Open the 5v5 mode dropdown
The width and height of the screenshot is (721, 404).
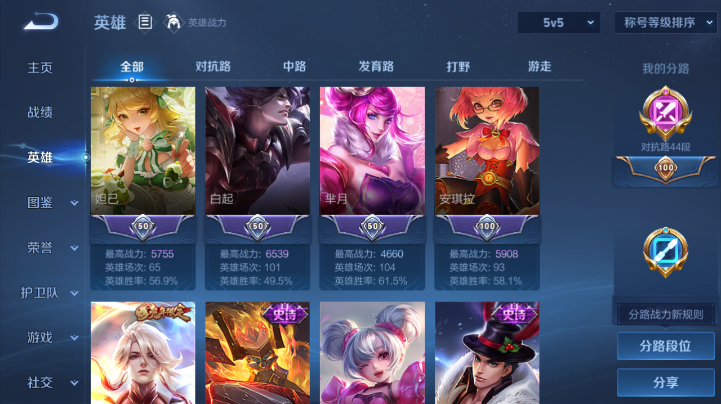pyautogui.click(x=558, y=22)
